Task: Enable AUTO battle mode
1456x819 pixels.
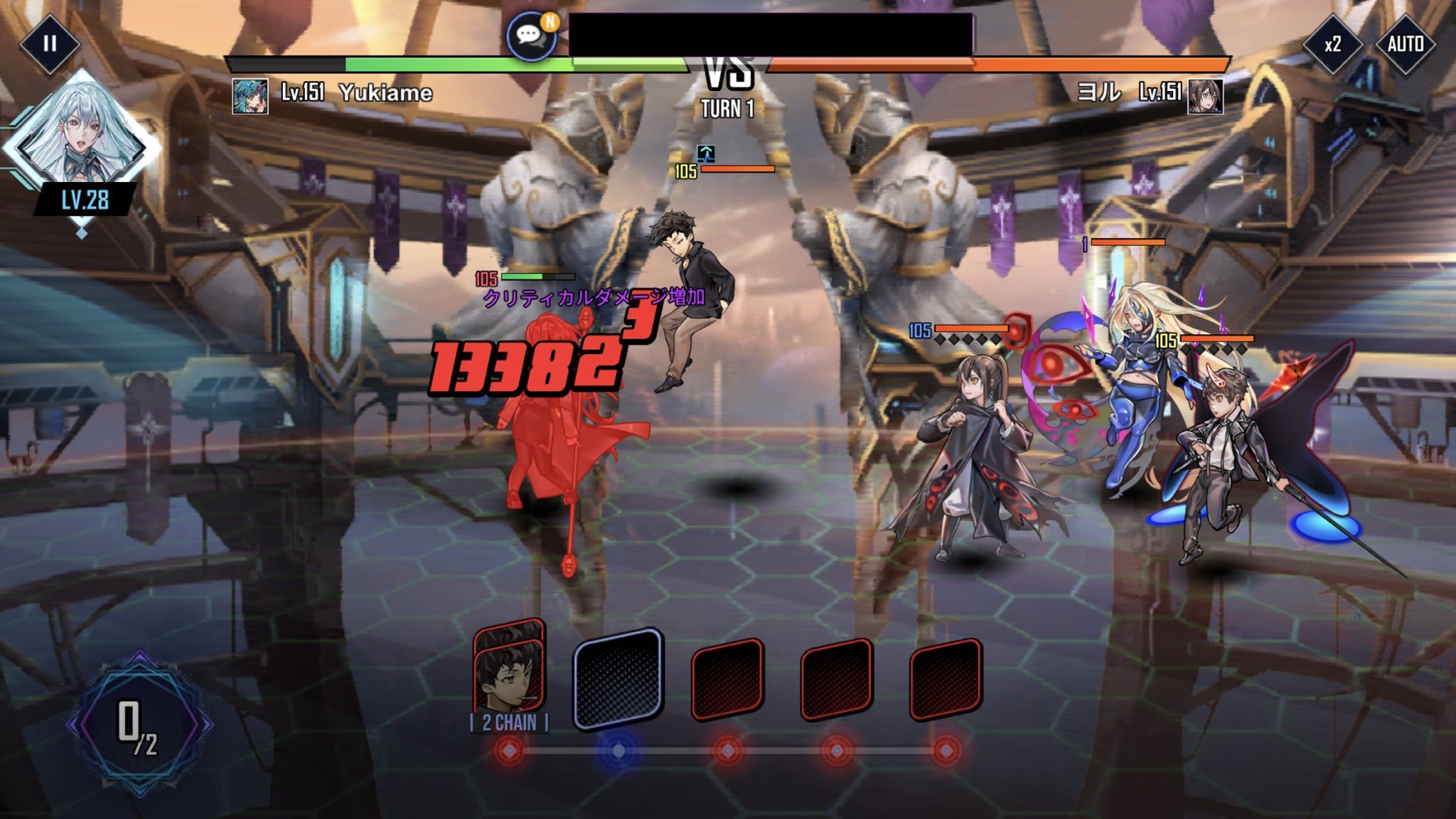Action: coord(1405,44)
